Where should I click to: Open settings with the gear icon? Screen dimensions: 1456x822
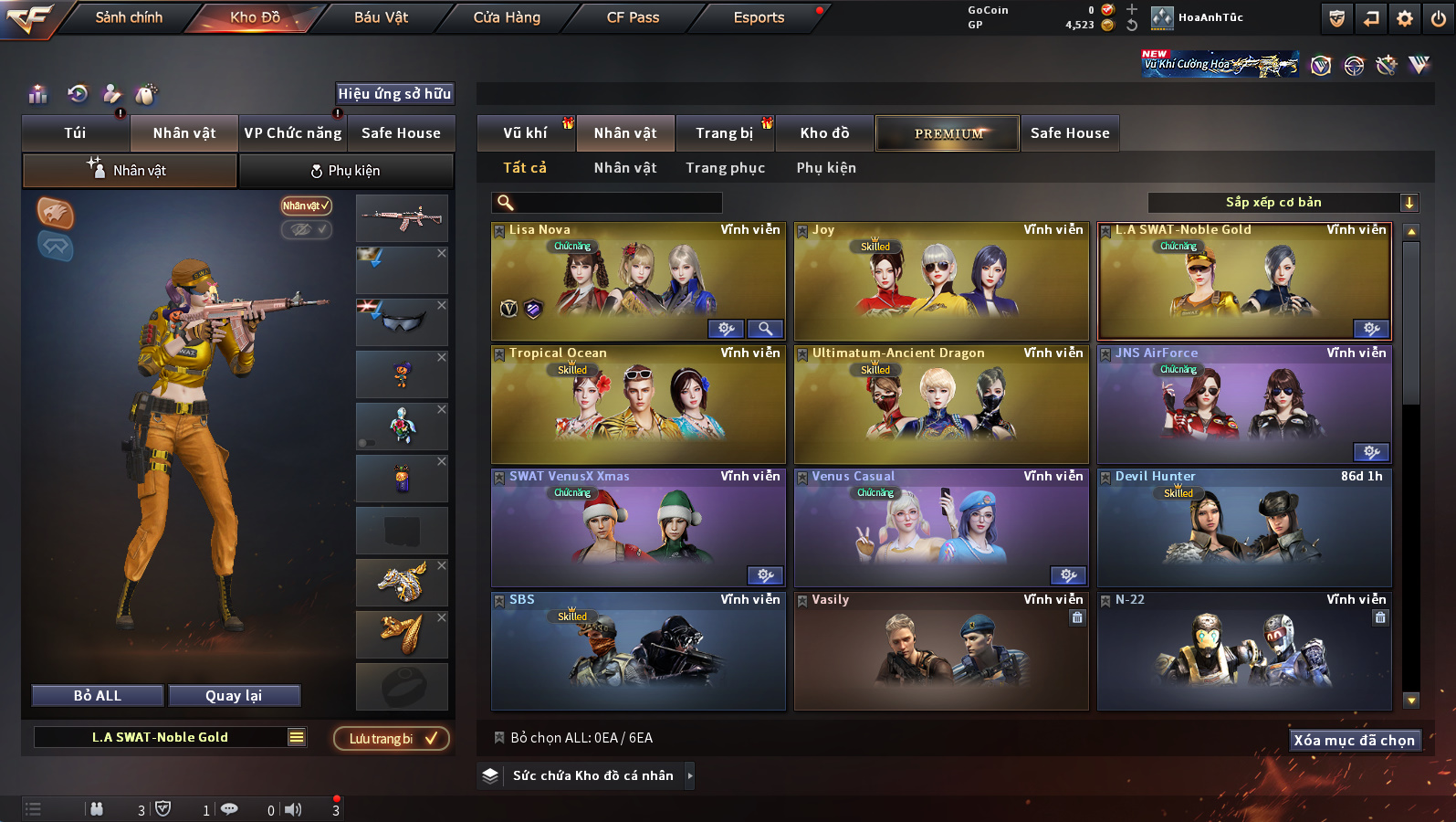point(1405,18)
